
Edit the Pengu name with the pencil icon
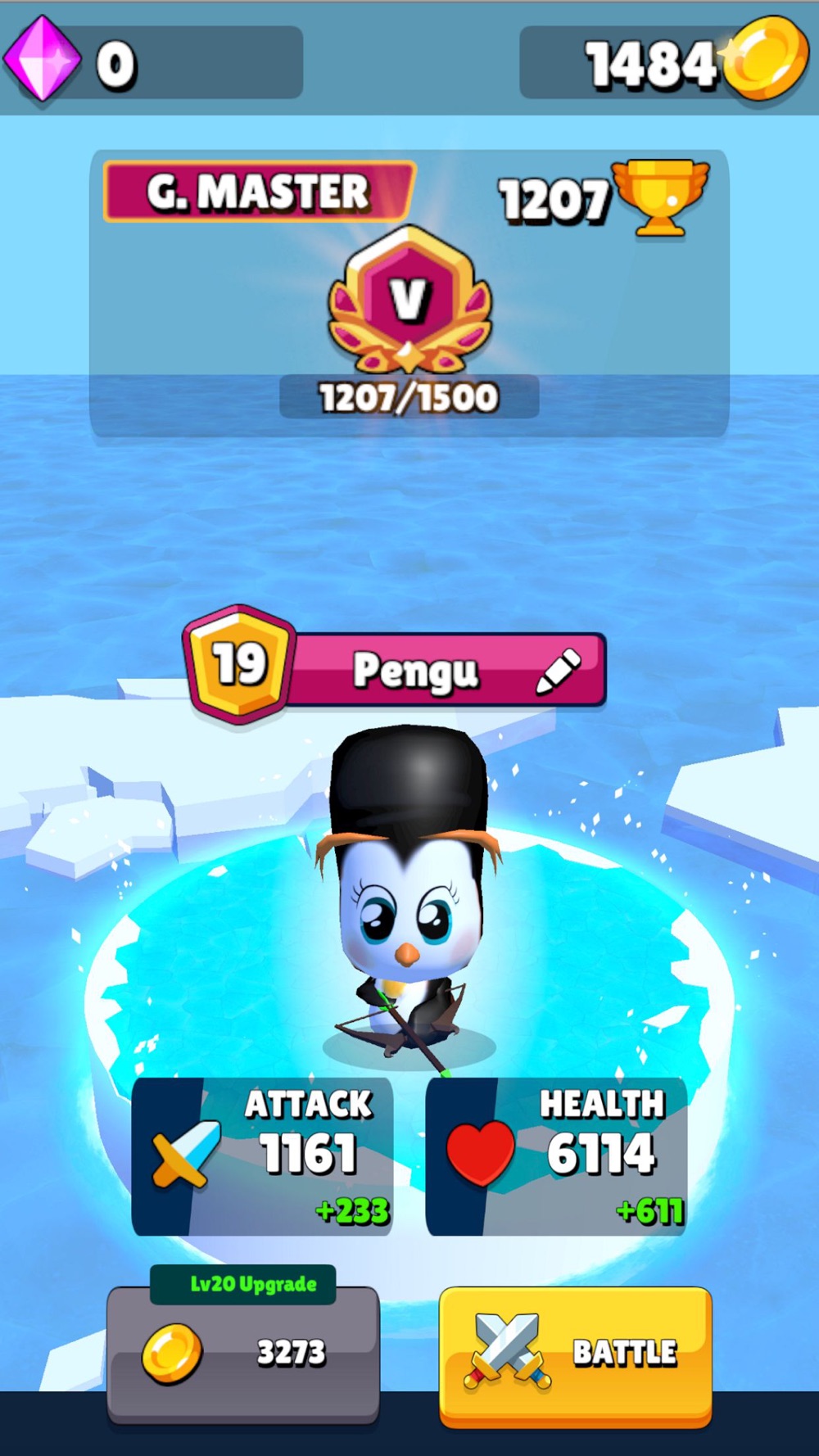[559, 671]
